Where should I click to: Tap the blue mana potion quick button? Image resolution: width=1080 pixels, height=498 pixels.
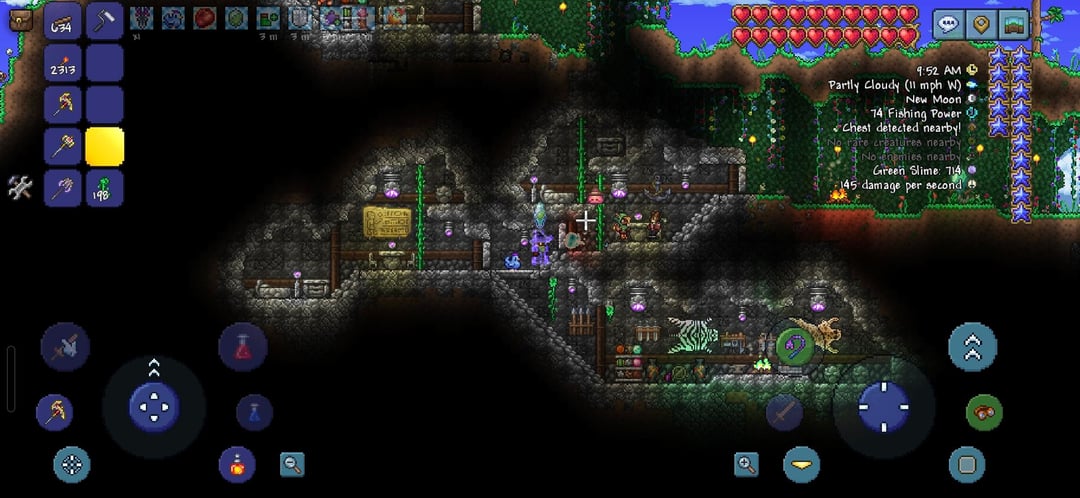[254, 412]
